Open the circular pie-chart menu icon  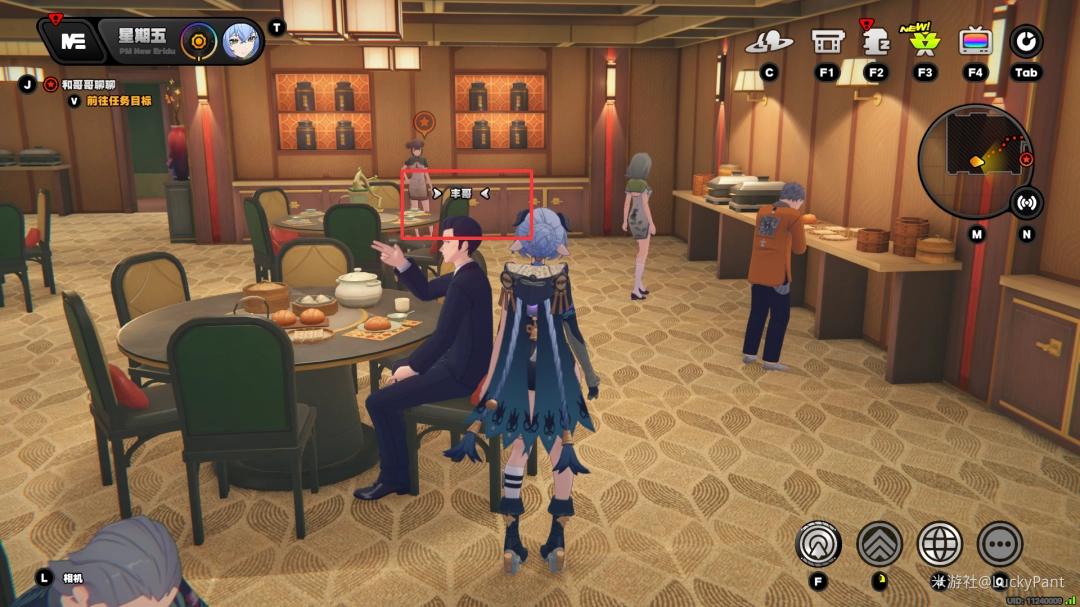(1026, 42)
